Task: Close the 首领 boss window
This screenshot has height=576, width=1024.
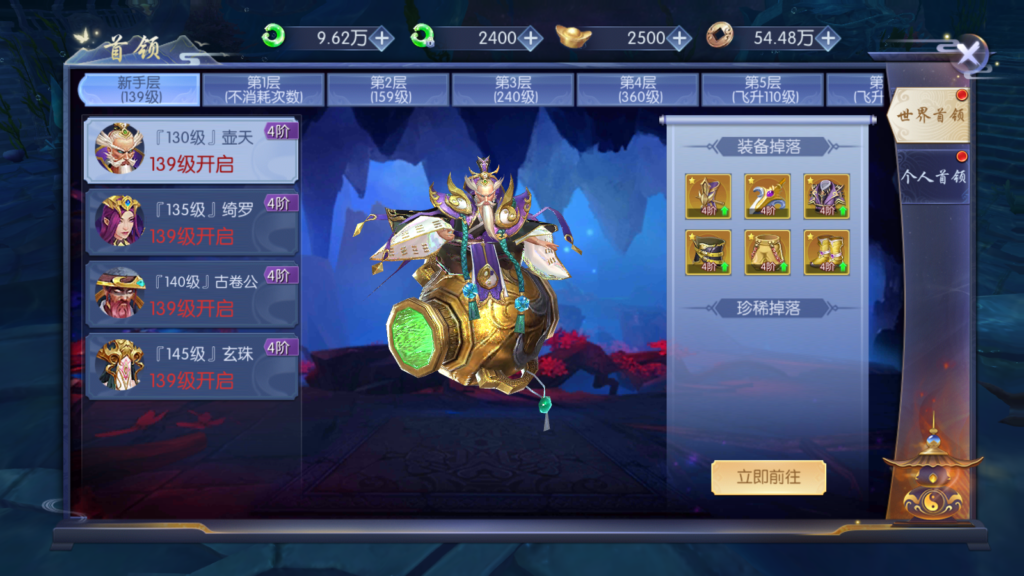Action: 968,54
